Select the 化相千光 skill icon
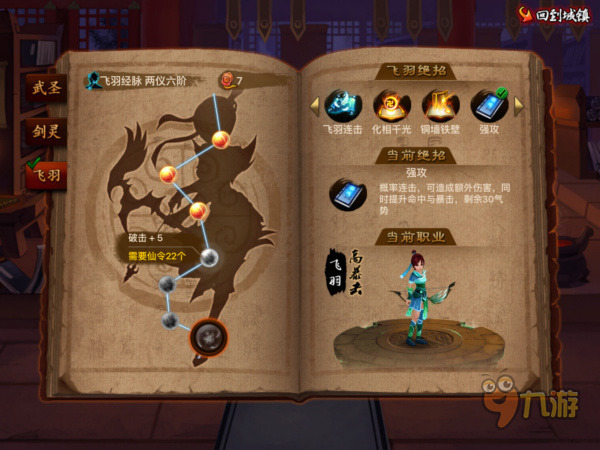 coord(390,105)
